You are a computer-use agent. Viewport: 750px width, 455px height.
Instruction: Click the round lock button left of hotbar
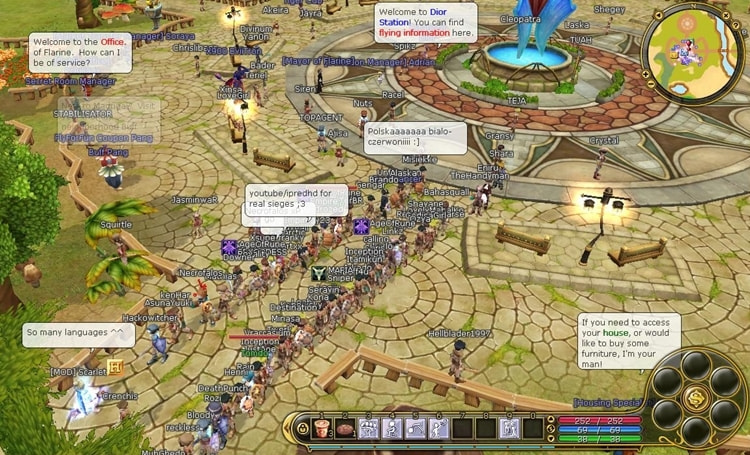pyautogui.click(x=302, y=429)
